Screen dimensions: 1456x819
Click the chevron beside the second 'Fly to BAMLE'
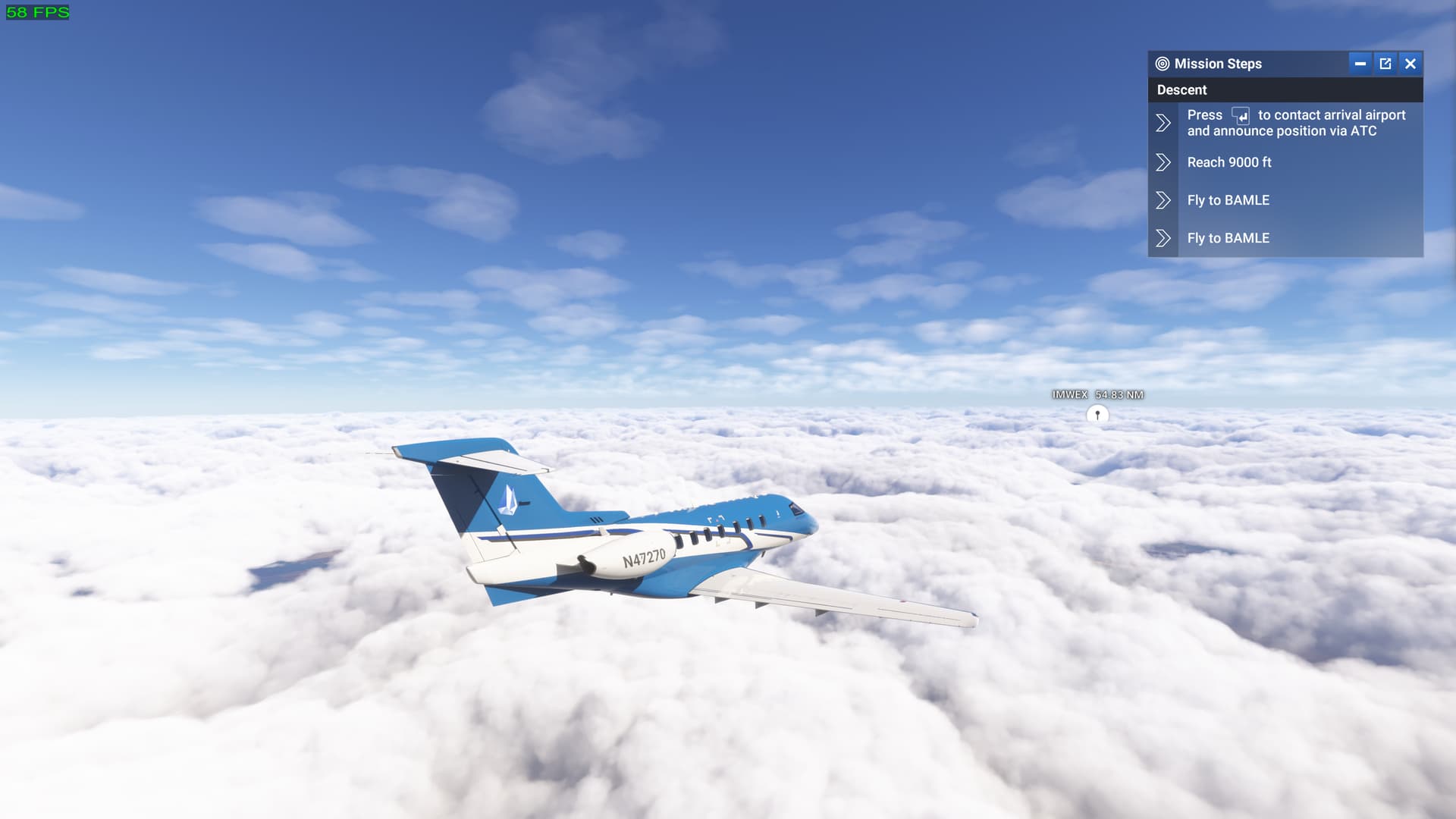[x=1164, y=237]
